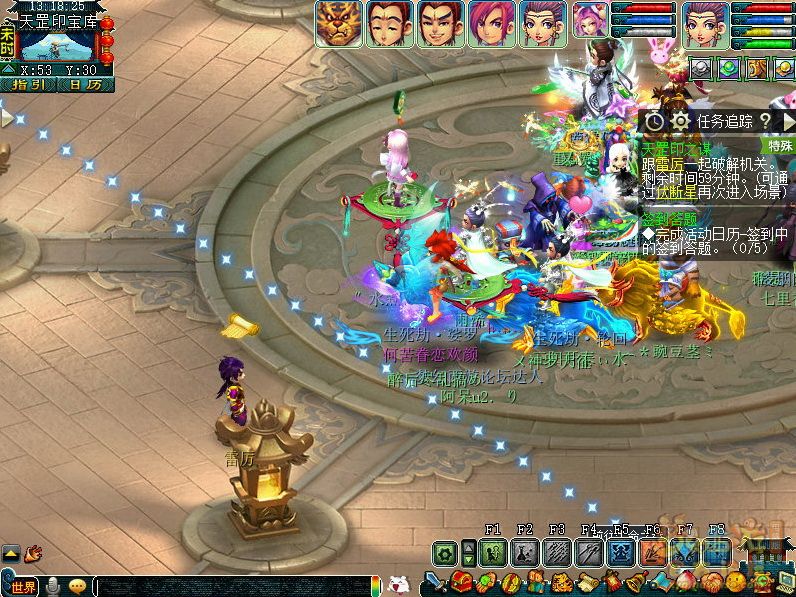
Task: Open the 指引 guide button
Action: pyautogui.click(x=27, y=85)
